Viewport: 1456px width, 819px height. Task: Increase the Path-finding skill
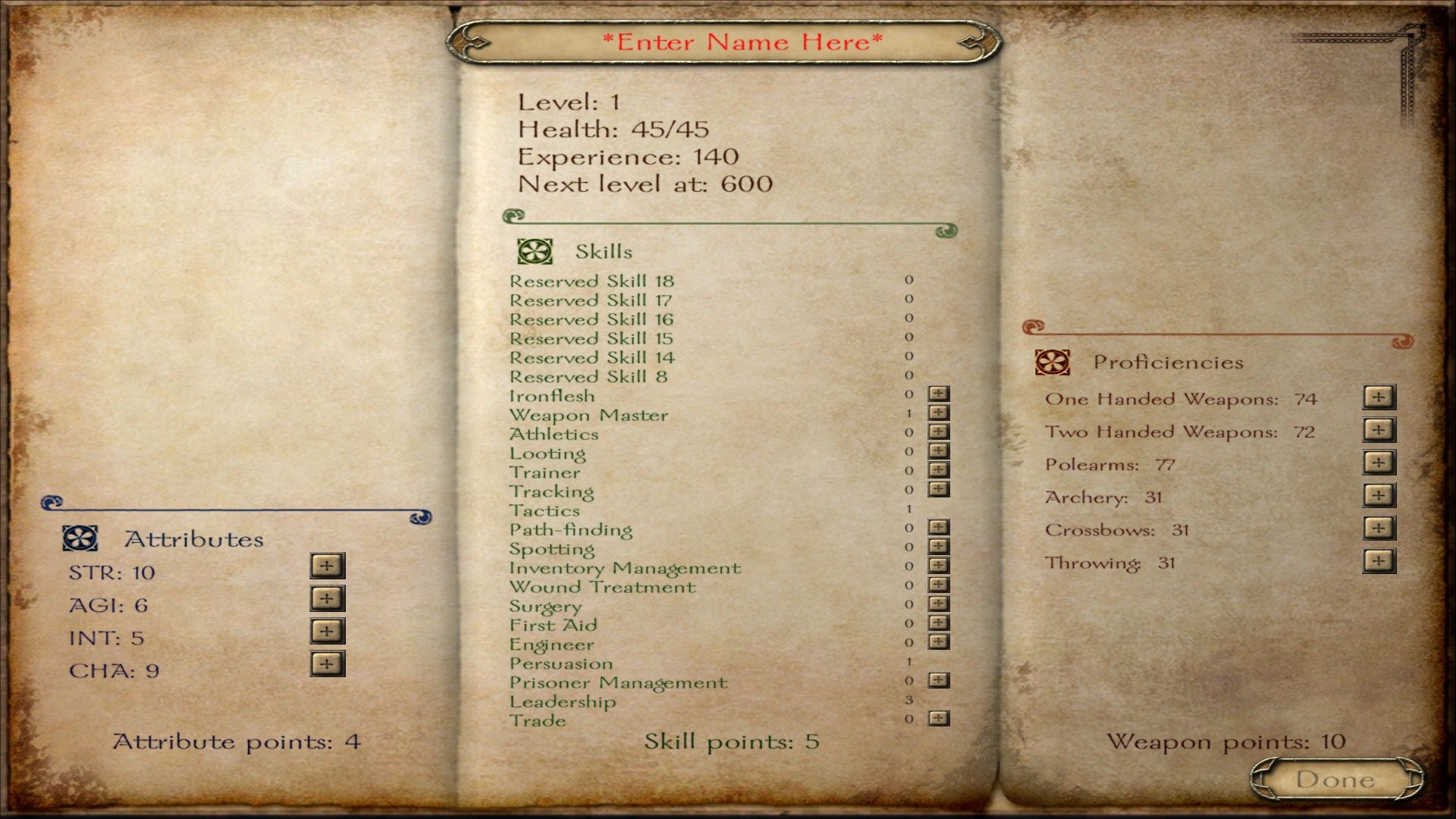coord(939,527)
